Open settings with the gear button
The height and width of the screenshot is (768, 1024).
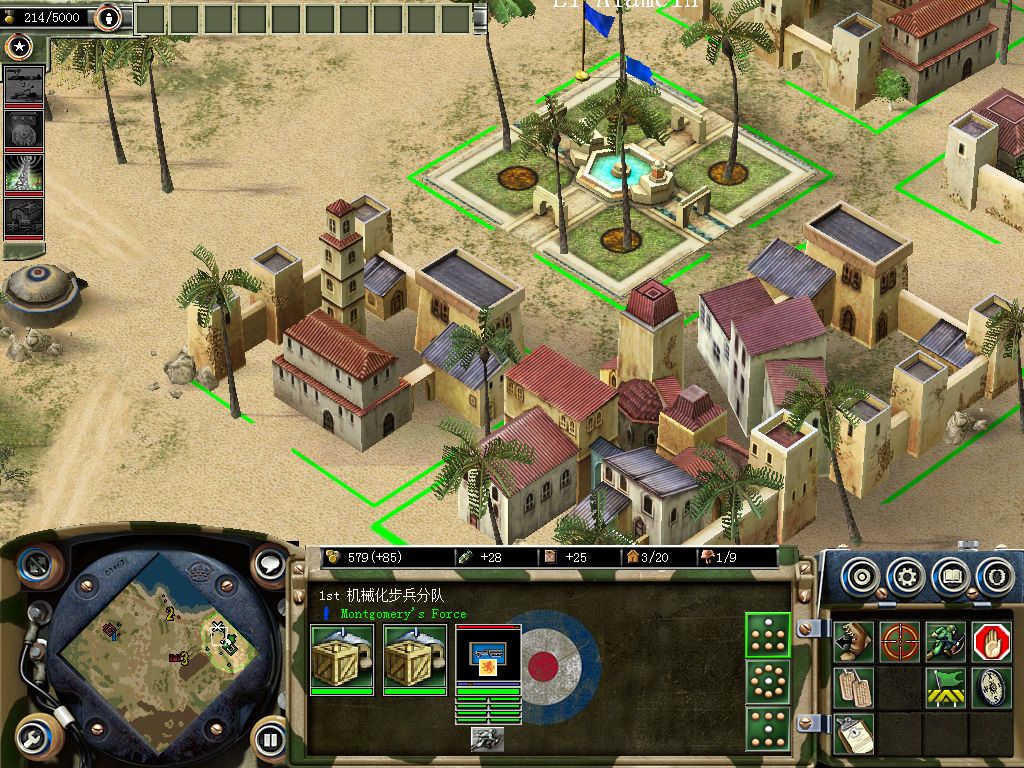(906, 577)
